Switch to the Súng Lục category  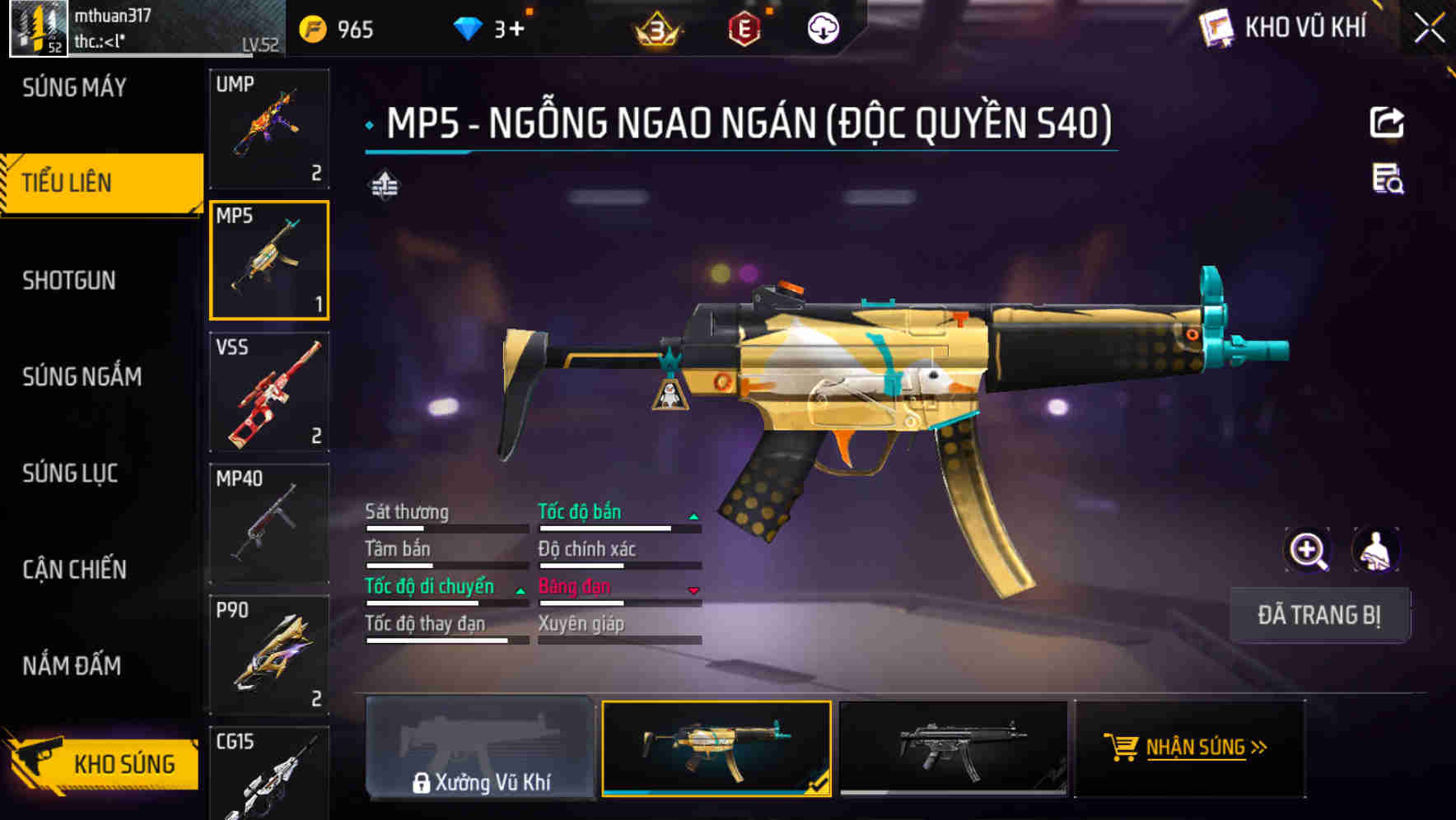tap(70, 473)
